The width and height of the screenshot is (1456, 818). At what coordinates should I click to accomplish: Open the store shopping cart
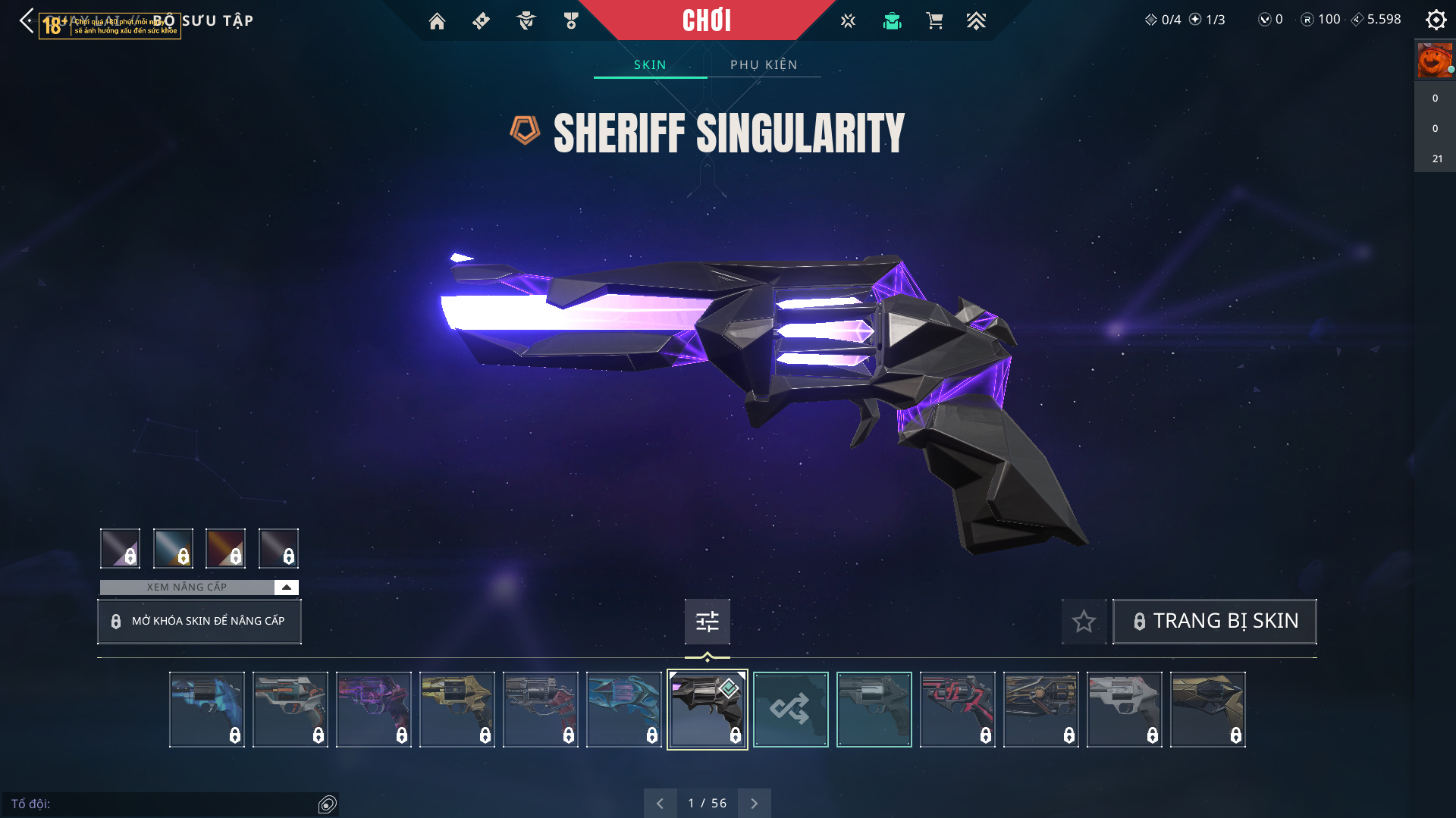pyautogui.click(x=934, y=21)
